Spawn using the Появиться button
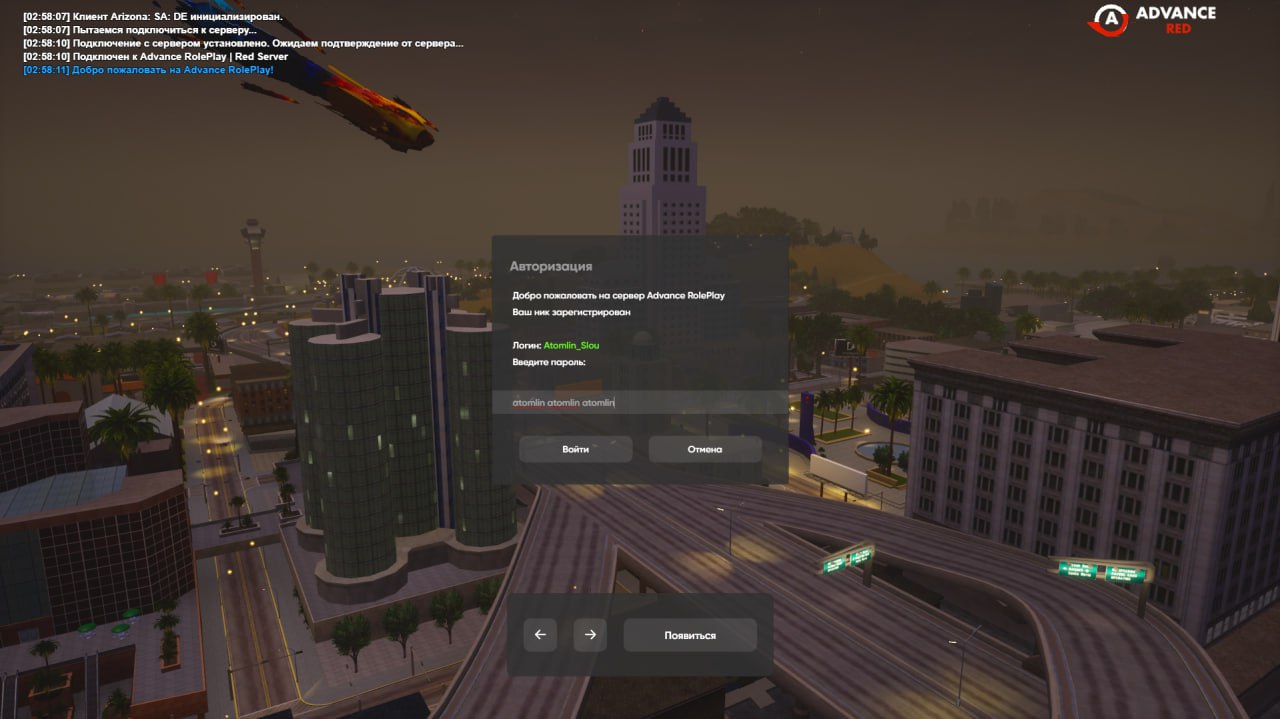 click(690, 635)
